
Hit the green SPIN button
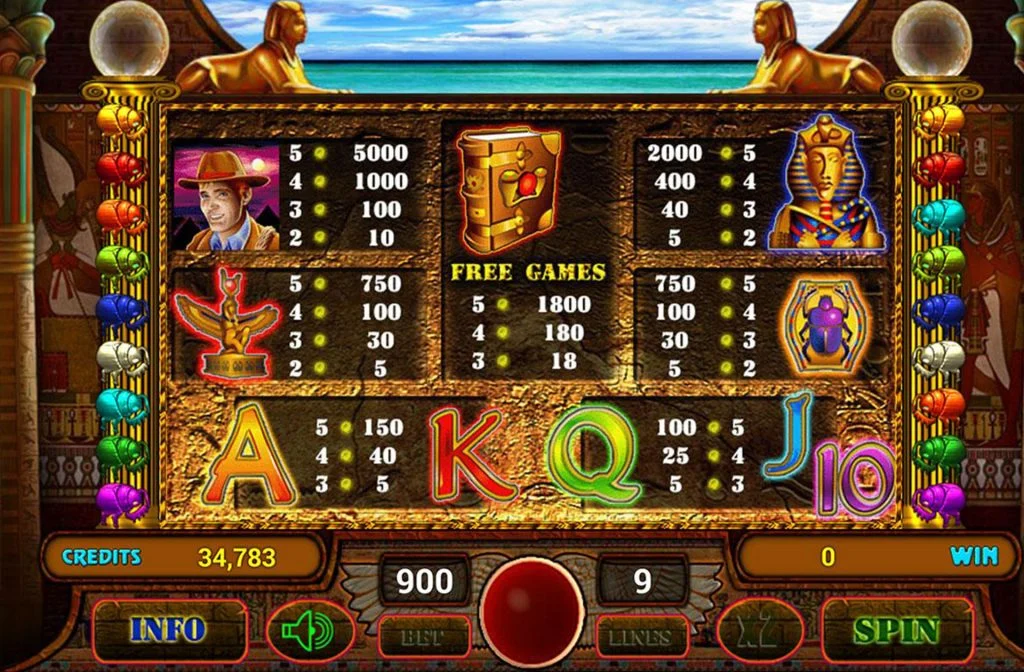click(x=896, y=629)
